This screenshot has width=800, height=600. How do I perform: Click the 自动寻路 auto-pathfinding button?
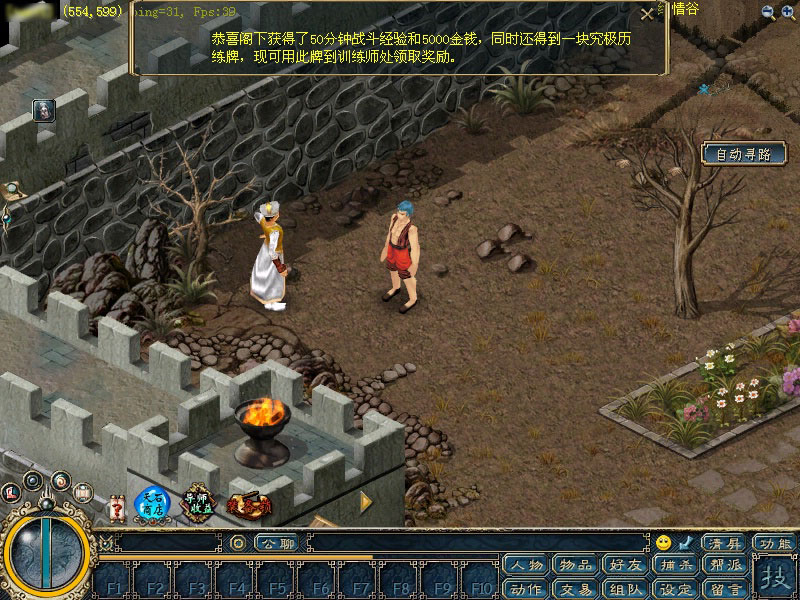744,154
